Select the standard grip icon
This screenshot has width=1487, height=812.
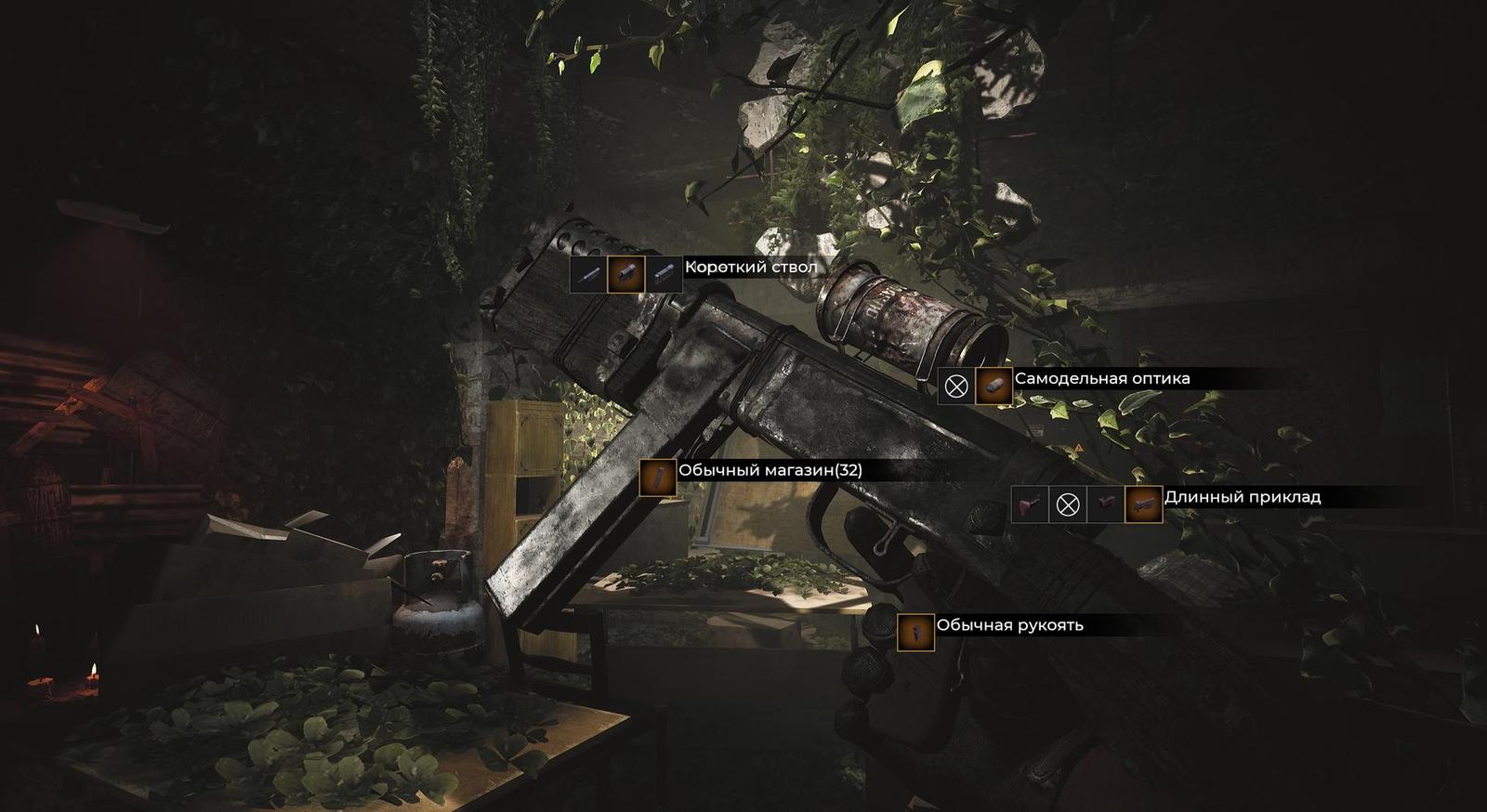point(915,632)
